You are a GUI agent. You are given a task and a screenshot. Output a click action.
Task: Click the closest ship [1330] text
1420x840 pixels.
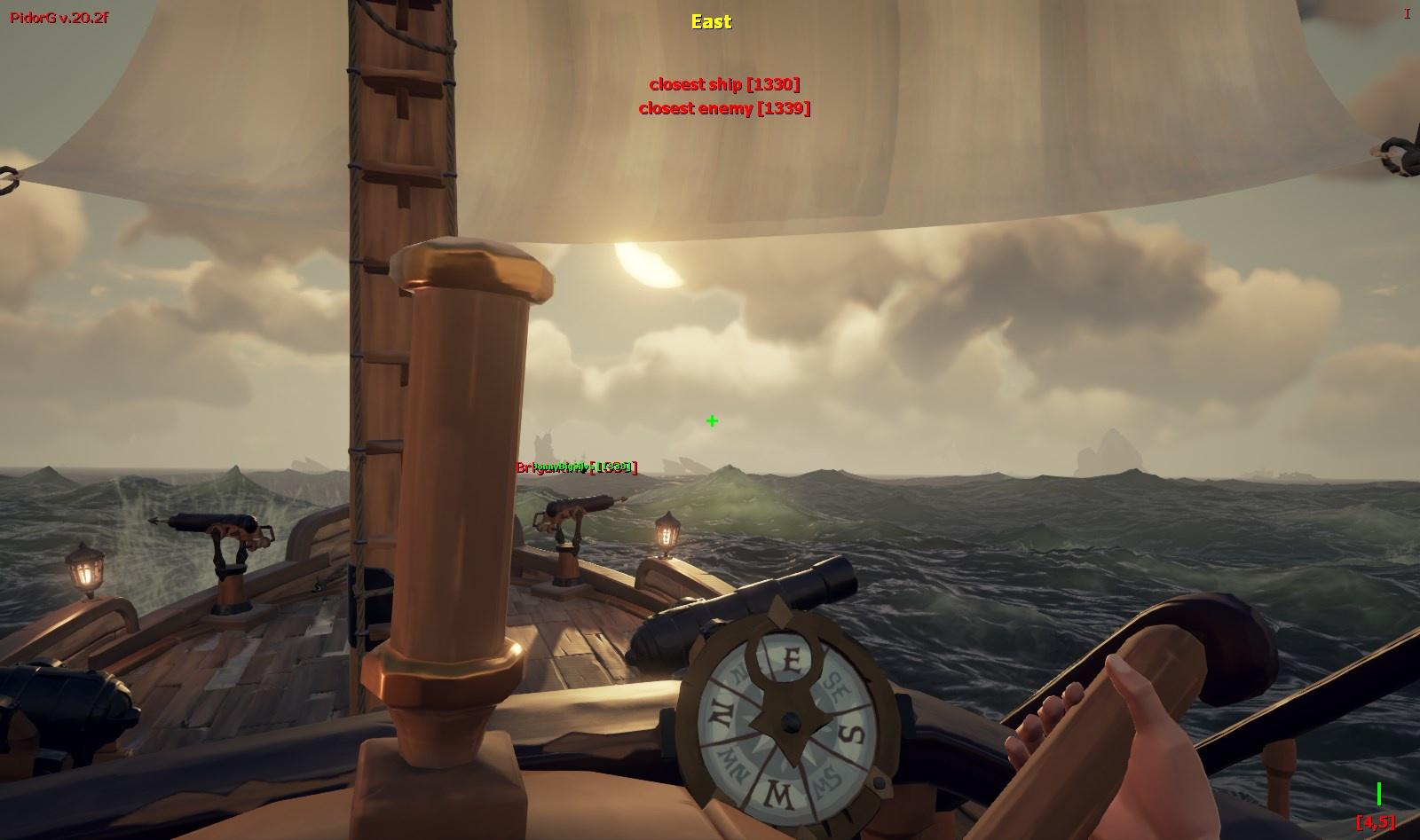click(726, 84)
